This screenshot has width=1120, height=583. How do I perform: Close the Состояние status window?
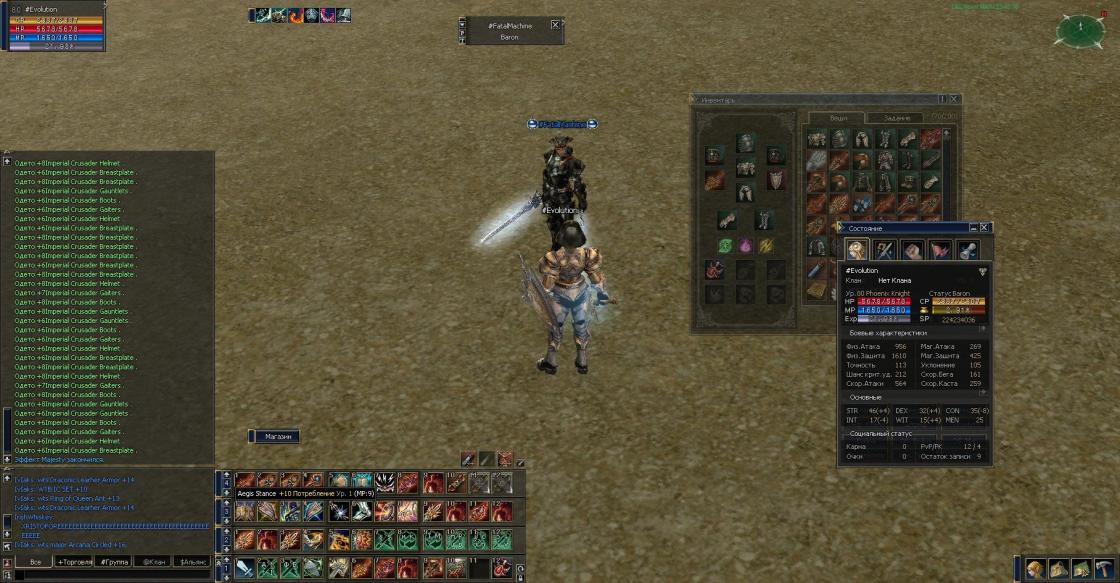pyautogui.click(x=985, y=228)
